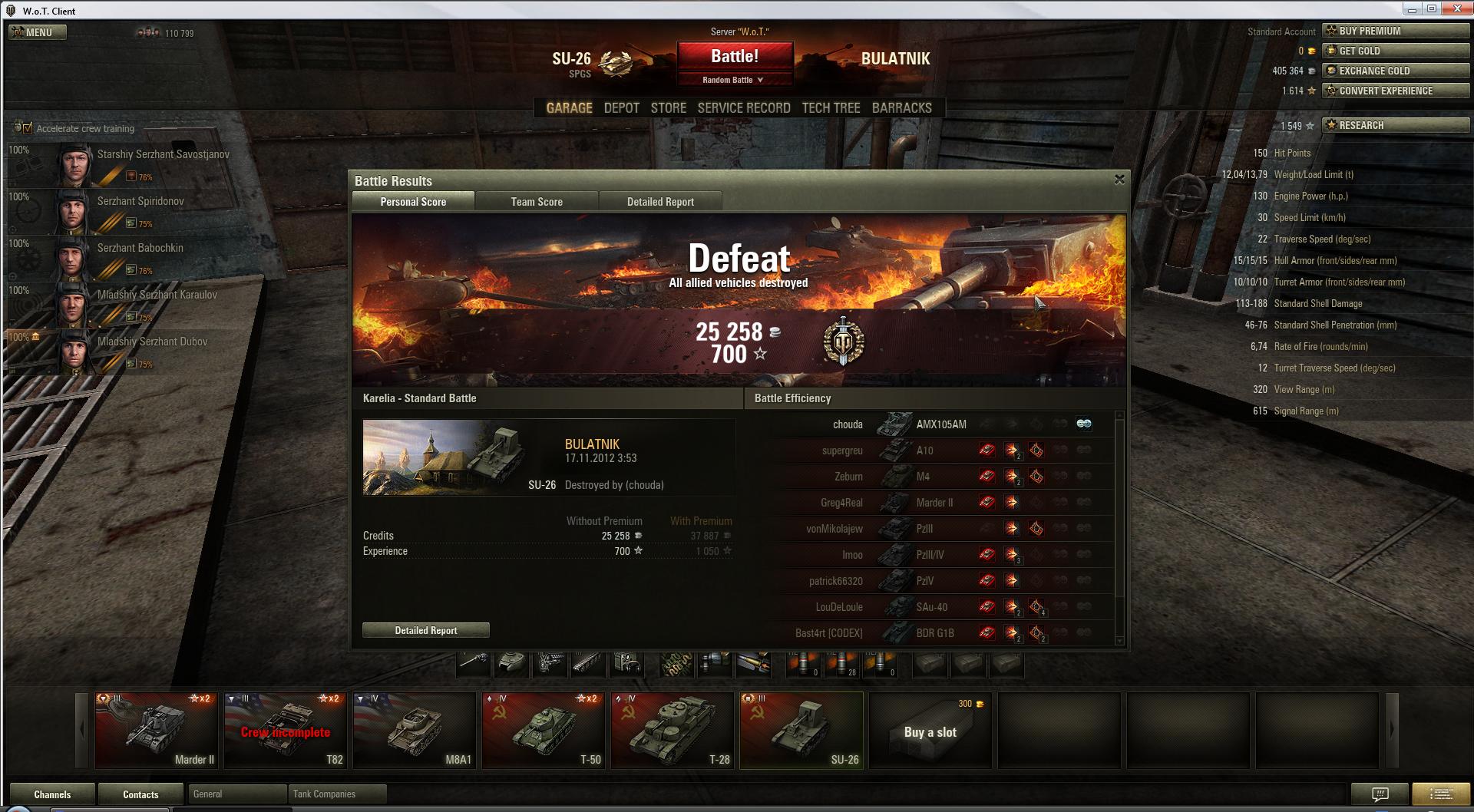The height and width of the screenshot is (812, 1474).
Task: Click the Detailed Report button below the credits
Action: pos(426,630)
